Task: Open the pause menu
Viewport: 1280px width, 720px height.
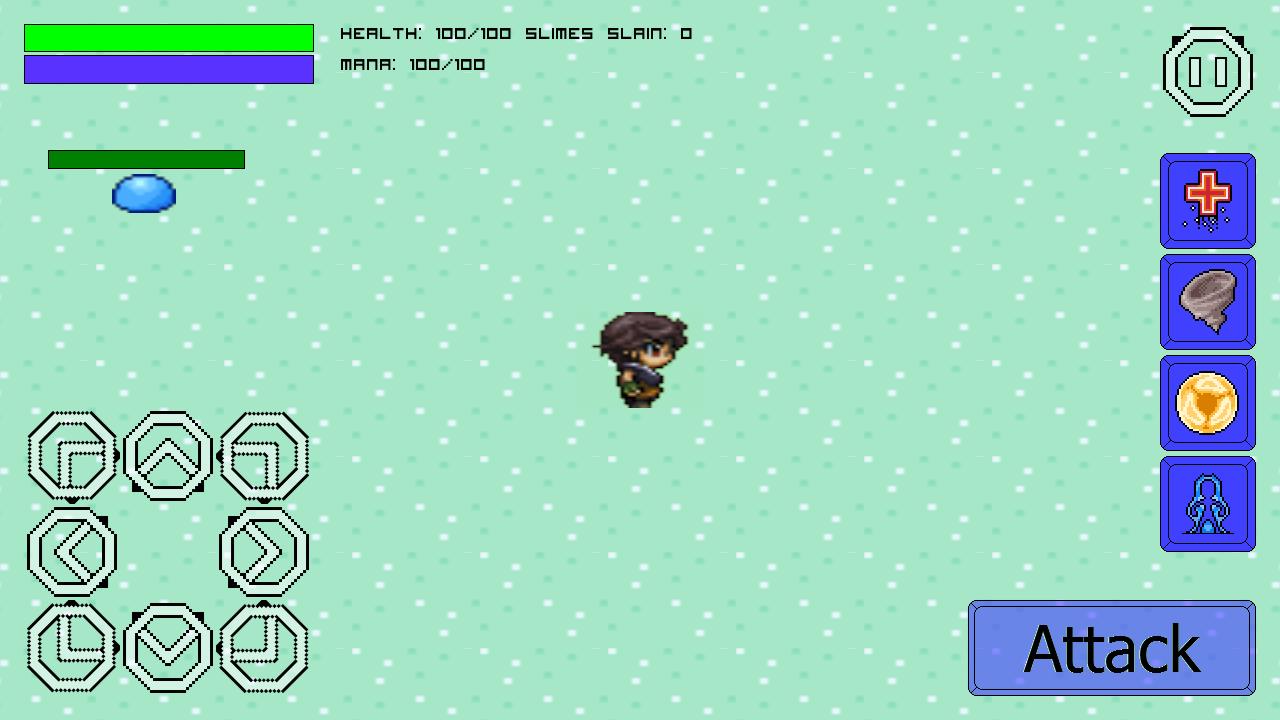Action: pos(1207,70)
